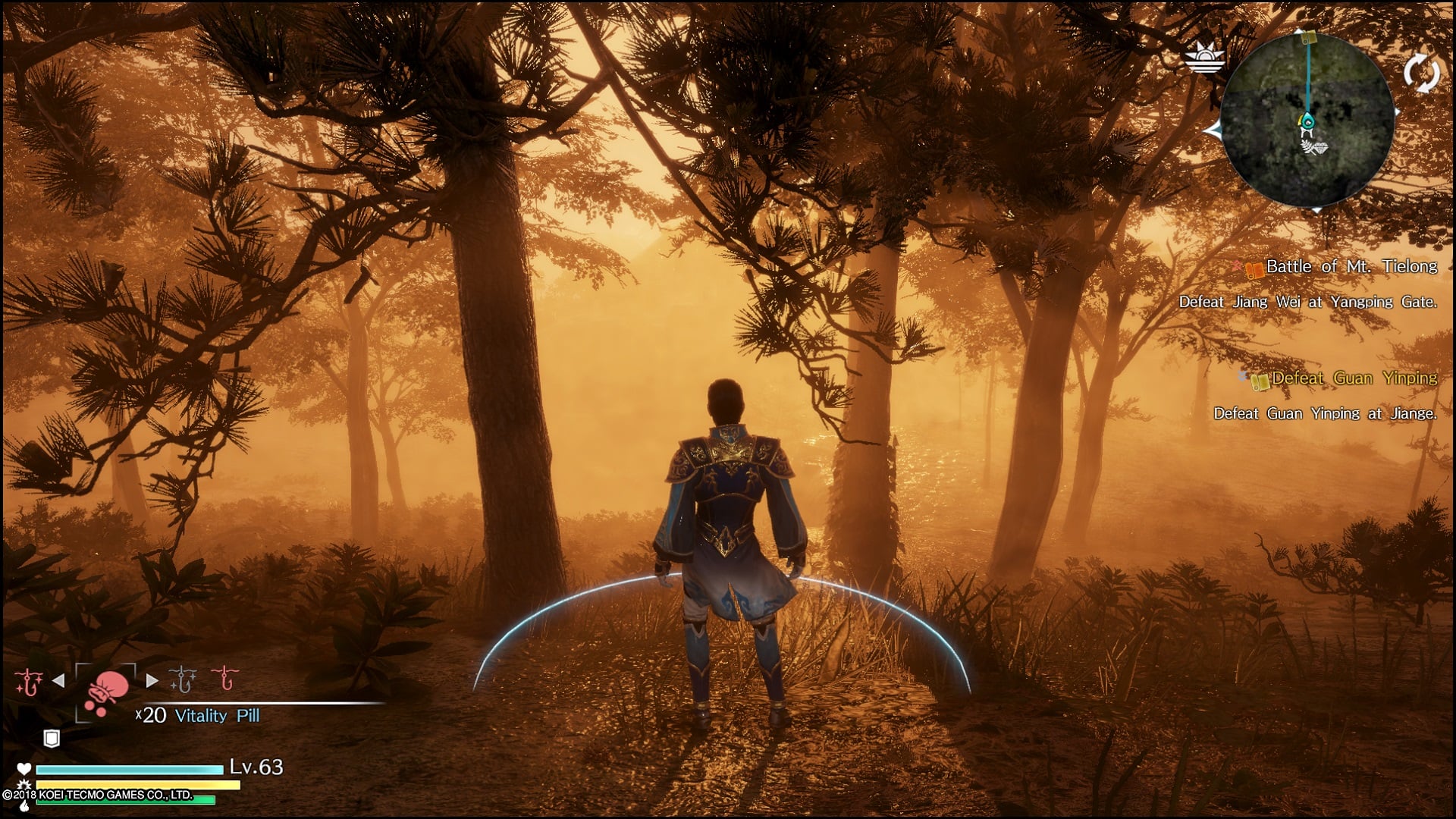Viewport: 1456px width, 819px height.
Task: Cycle to the previous item with left arrow
Action: tap(58, 681)
